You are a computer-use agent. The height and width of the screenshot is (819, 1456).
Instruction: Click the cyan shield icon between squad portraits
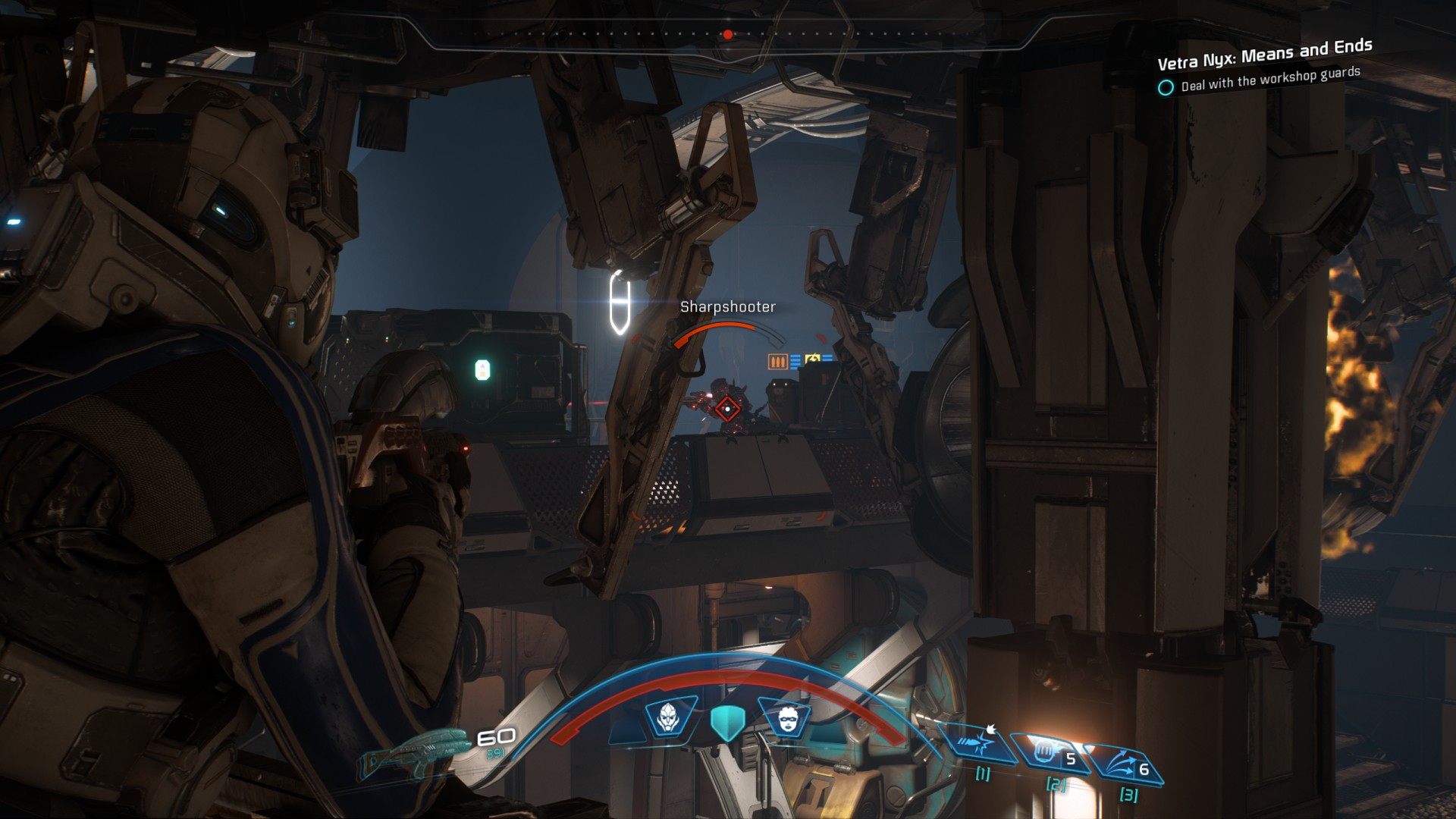[x=728, y=722]
